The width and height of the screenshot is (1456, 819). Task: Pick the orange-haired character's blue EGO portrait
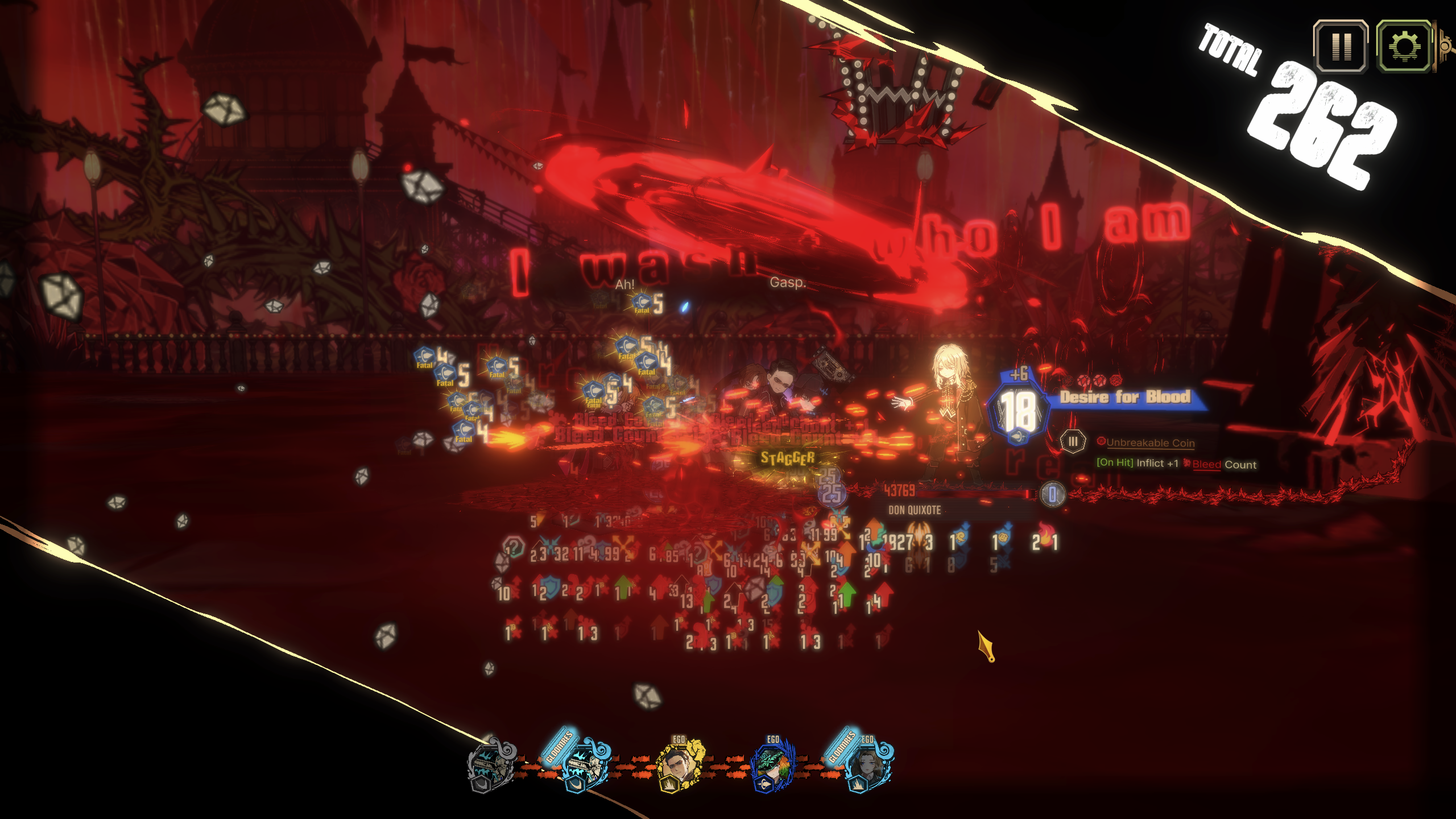[x=772, y=765]
